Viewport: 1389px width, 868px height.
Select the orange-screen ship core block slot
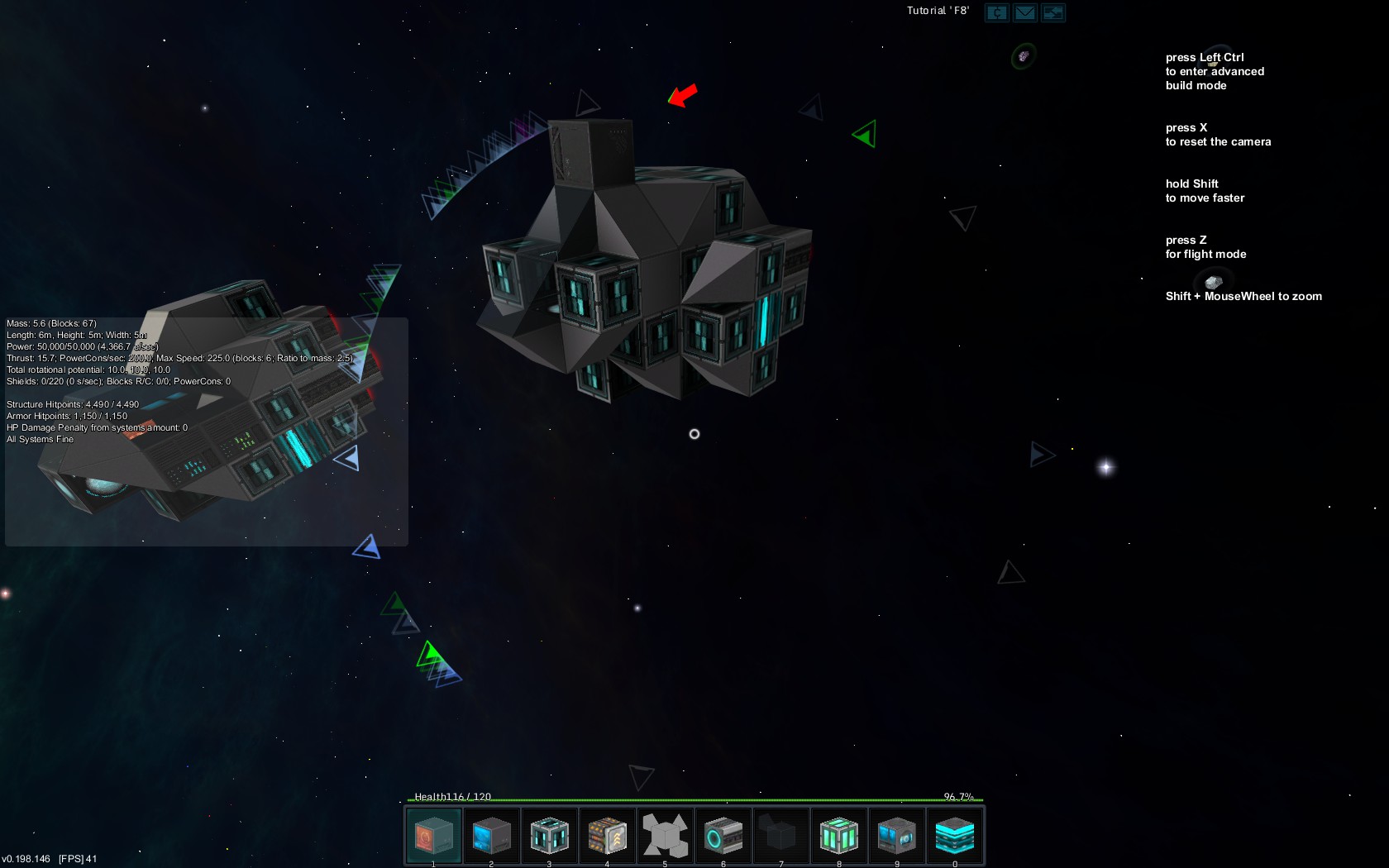click(x=433, y=836)
